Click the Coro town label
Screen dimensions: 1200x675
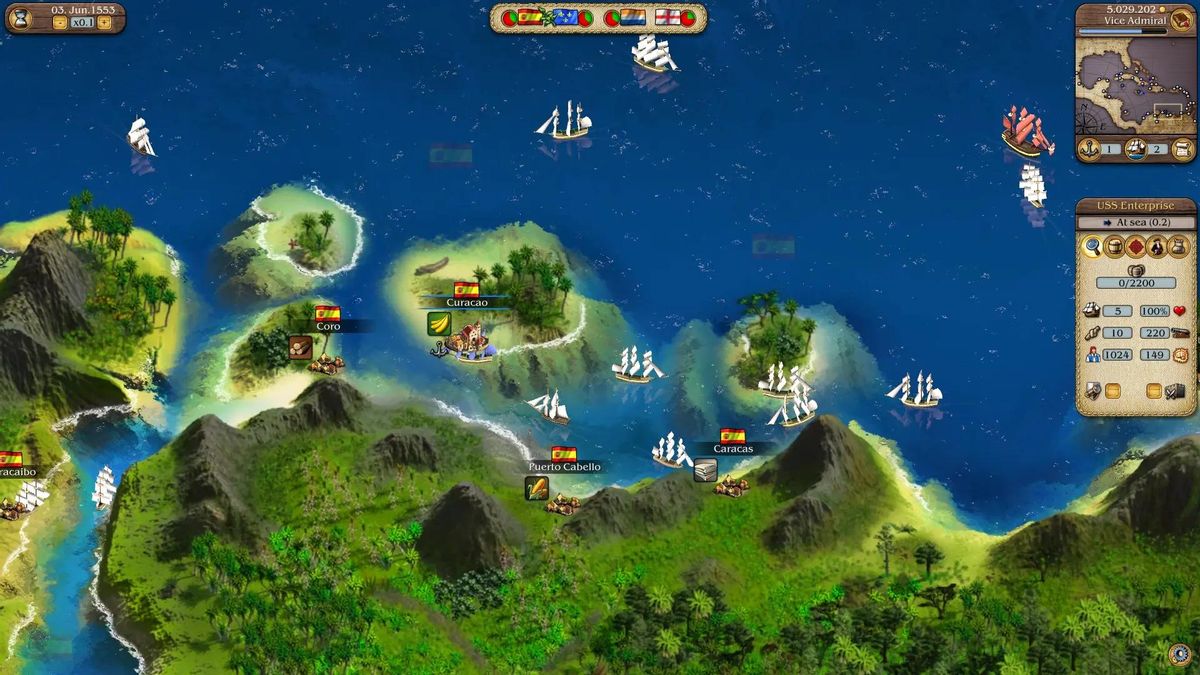pos(328,326)
